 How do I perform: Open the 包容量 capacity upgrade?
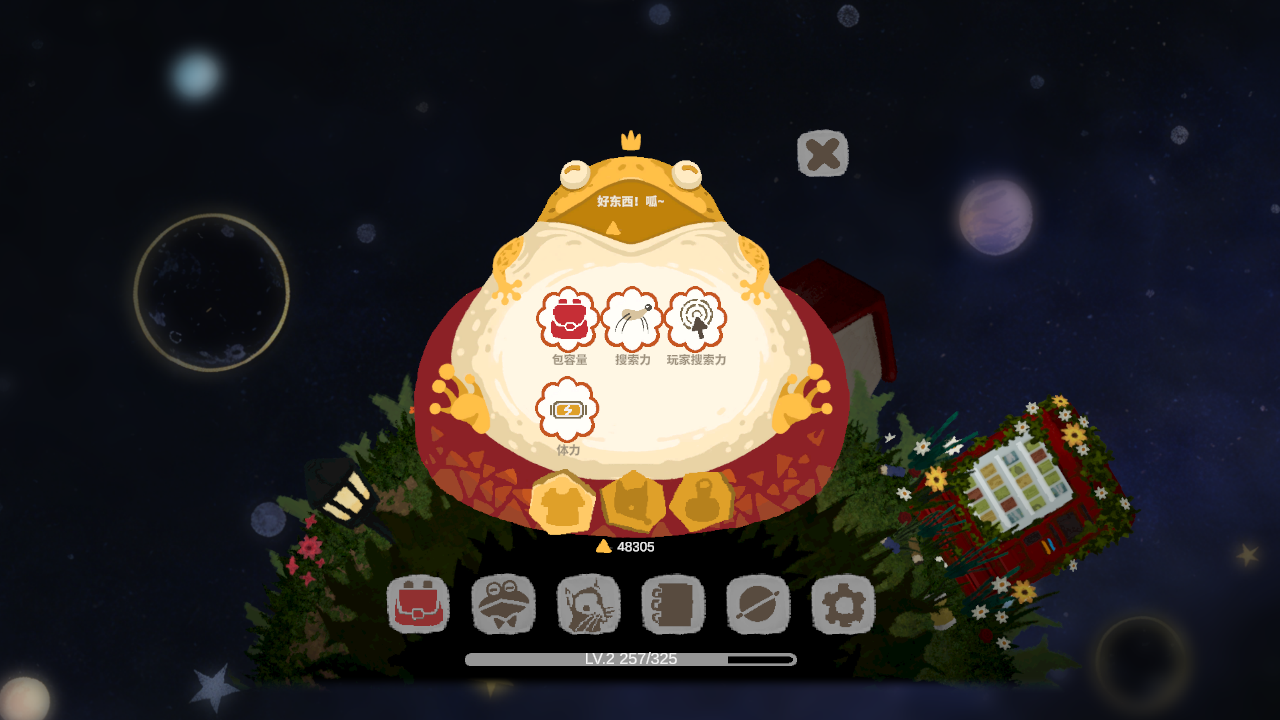tap(566, 318)
